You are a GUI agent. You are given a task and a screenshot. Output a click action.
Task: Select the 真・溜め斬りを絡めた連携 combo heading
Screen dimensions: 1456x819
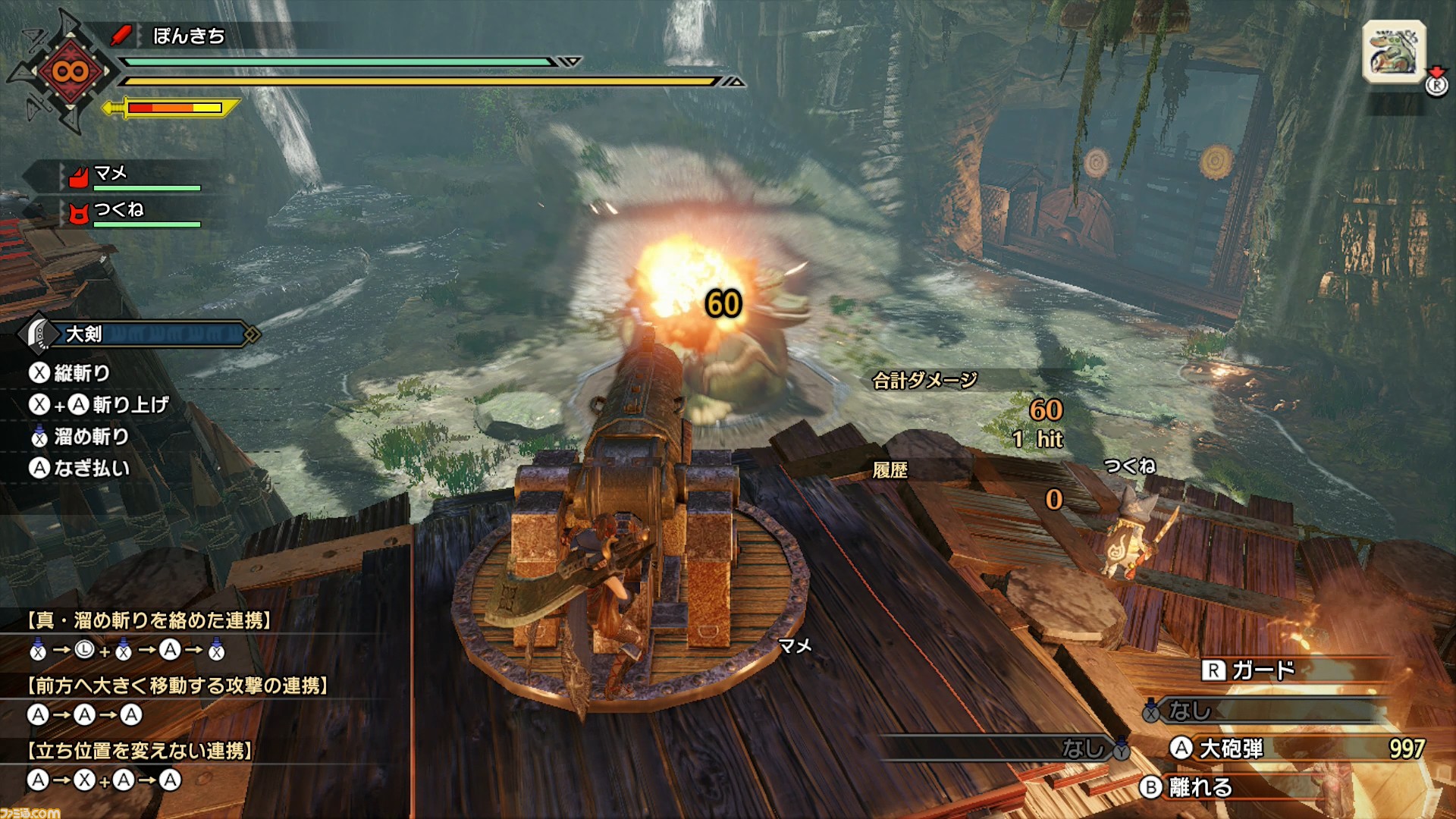(x=150, y=621)
